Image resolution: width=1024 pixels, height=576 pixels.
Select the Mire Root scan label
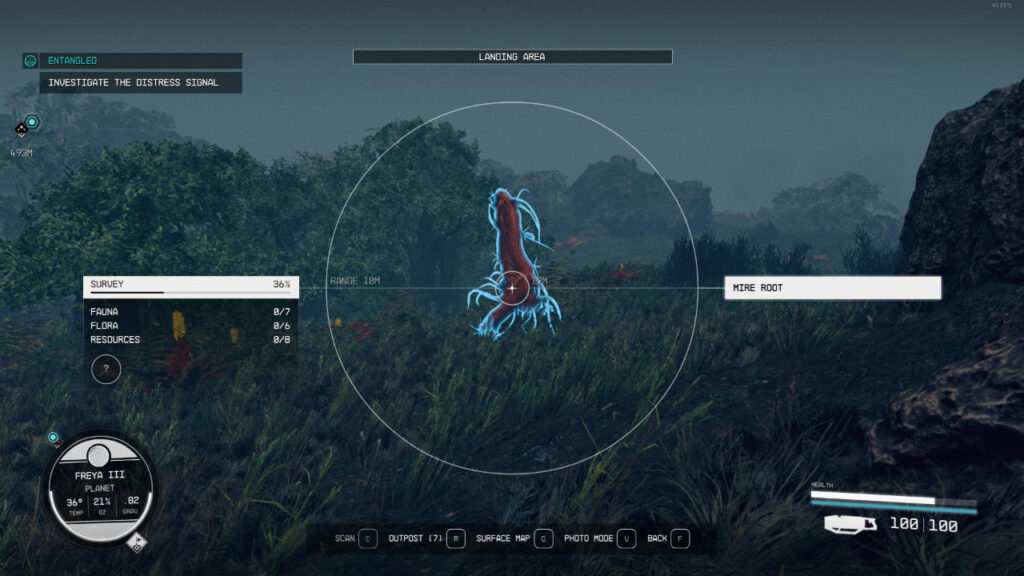pos(832,288)
